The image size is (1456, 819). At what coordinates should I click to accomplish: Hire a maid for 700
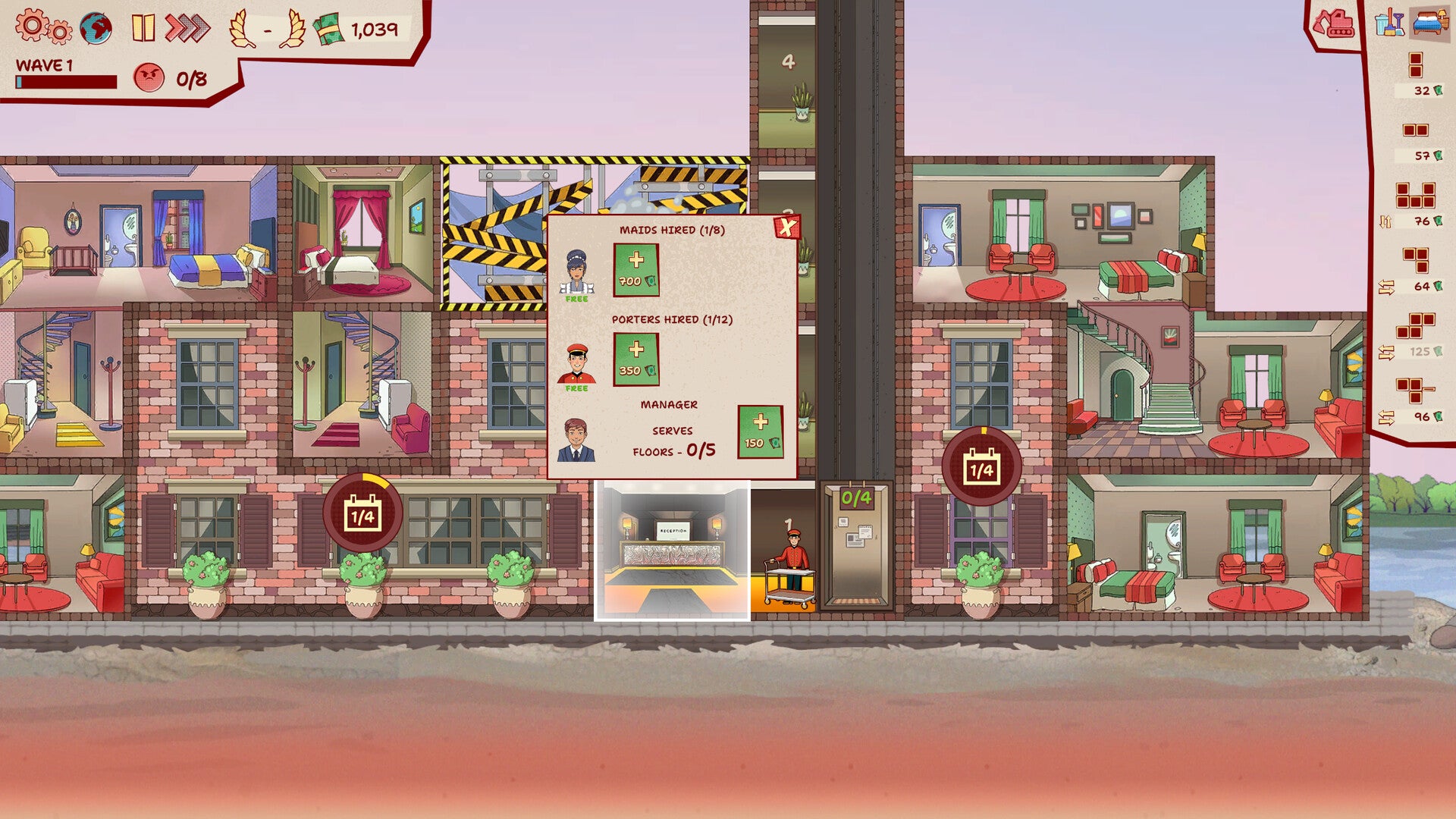coord(637,269)
